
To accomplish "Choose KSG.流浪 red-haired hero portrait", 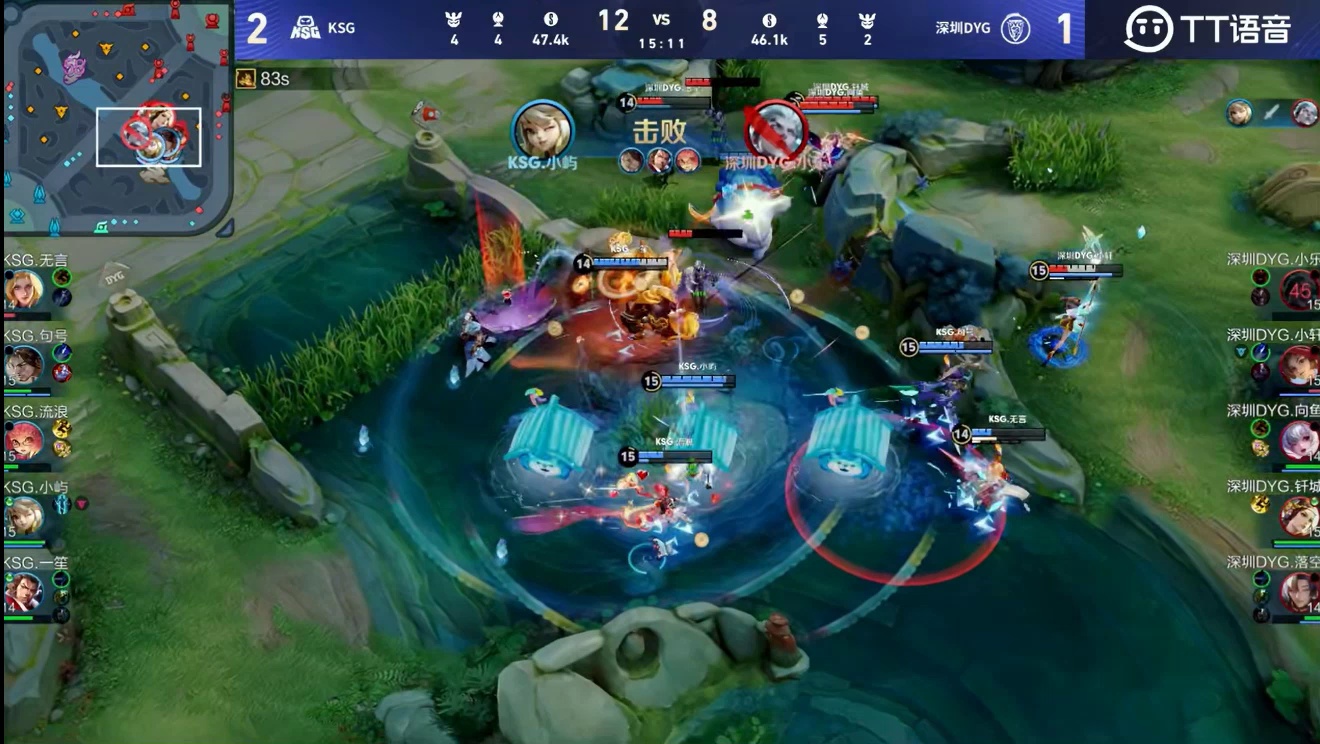I will [24, 441].
